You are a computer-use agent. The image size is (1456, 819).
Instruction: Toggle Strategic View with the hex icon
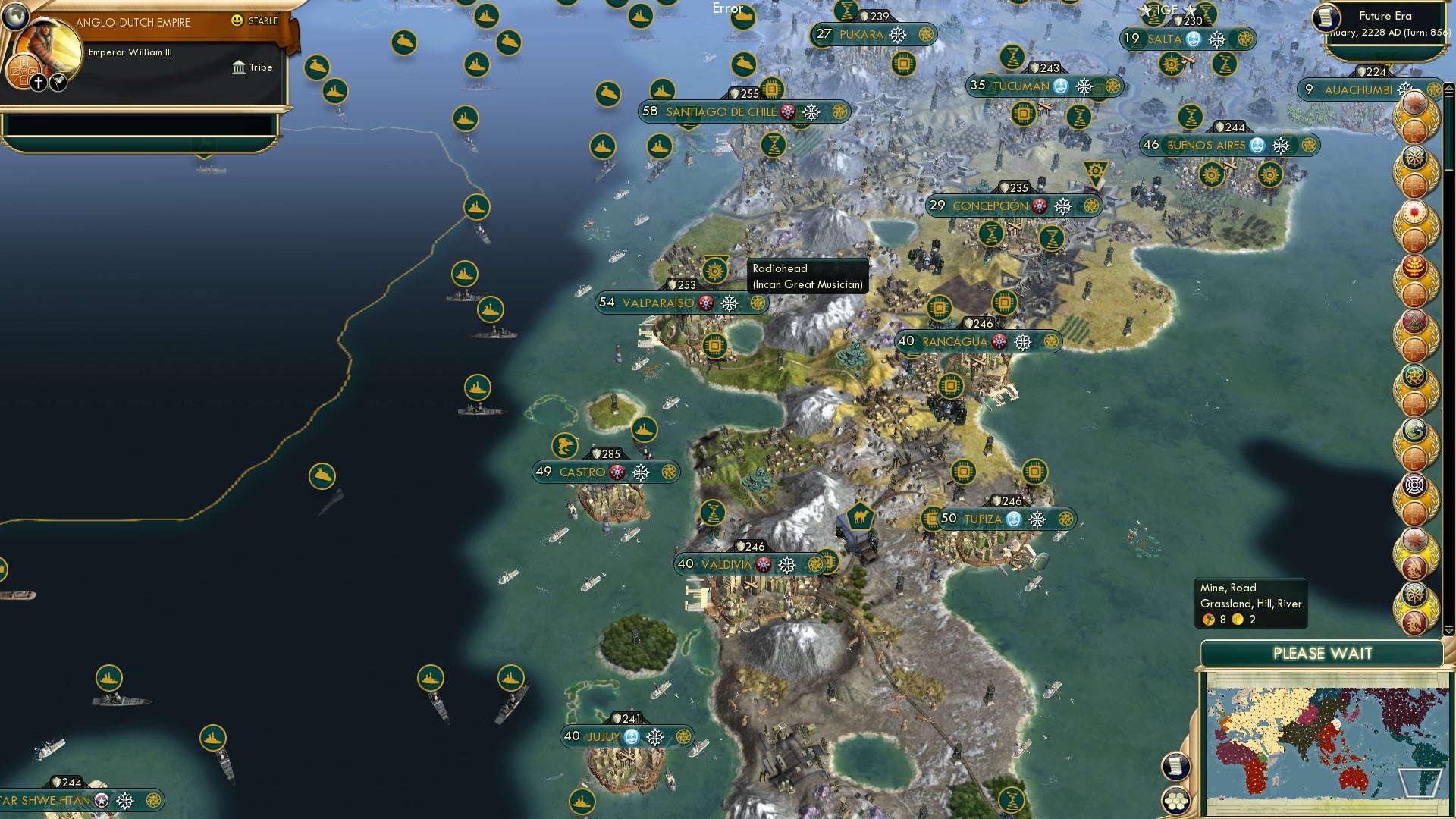pyautogui.click(x=1175, y=799)
